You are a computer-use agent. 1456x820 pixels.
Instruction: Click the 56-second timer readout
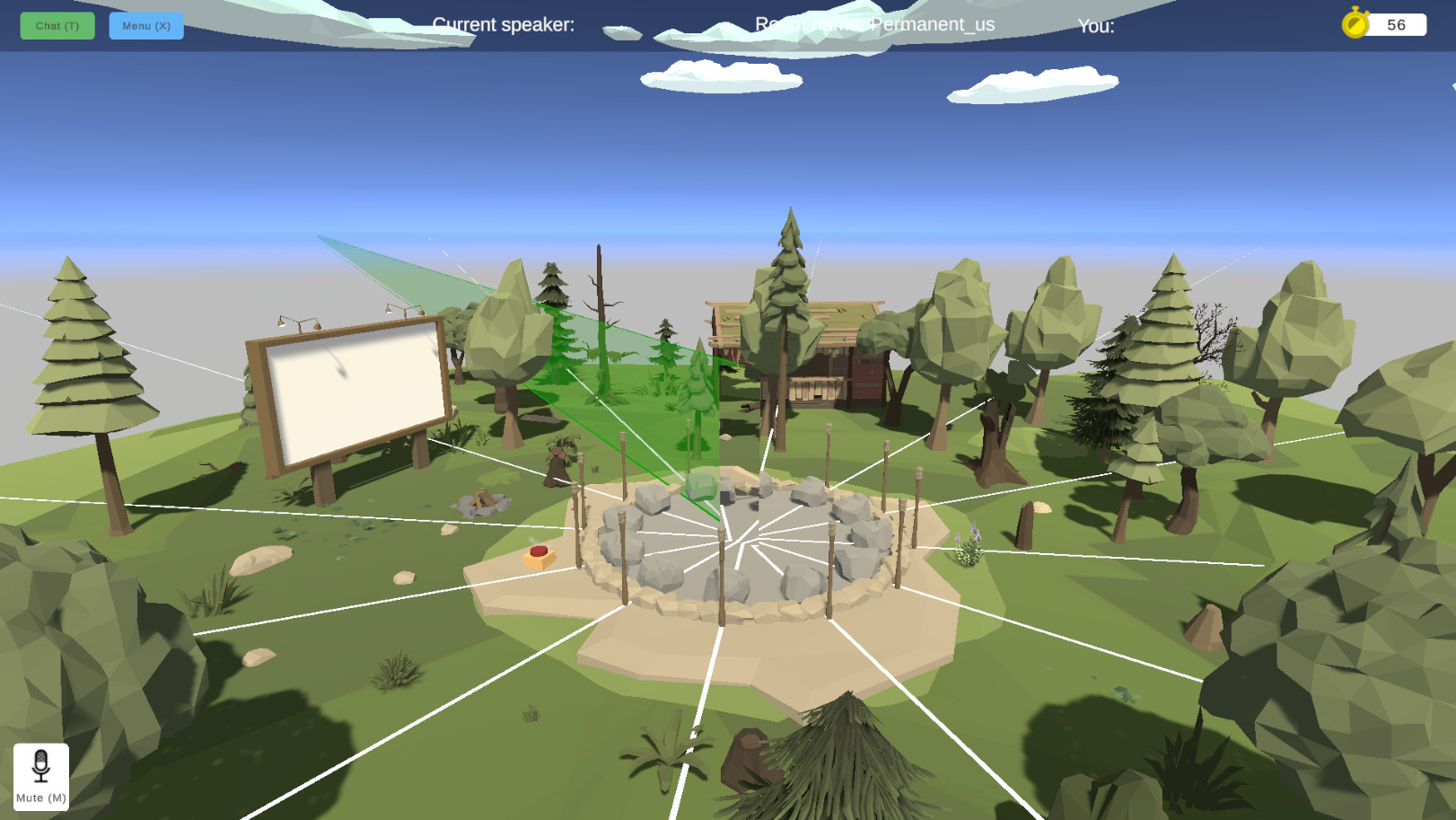pos(1397,24)
